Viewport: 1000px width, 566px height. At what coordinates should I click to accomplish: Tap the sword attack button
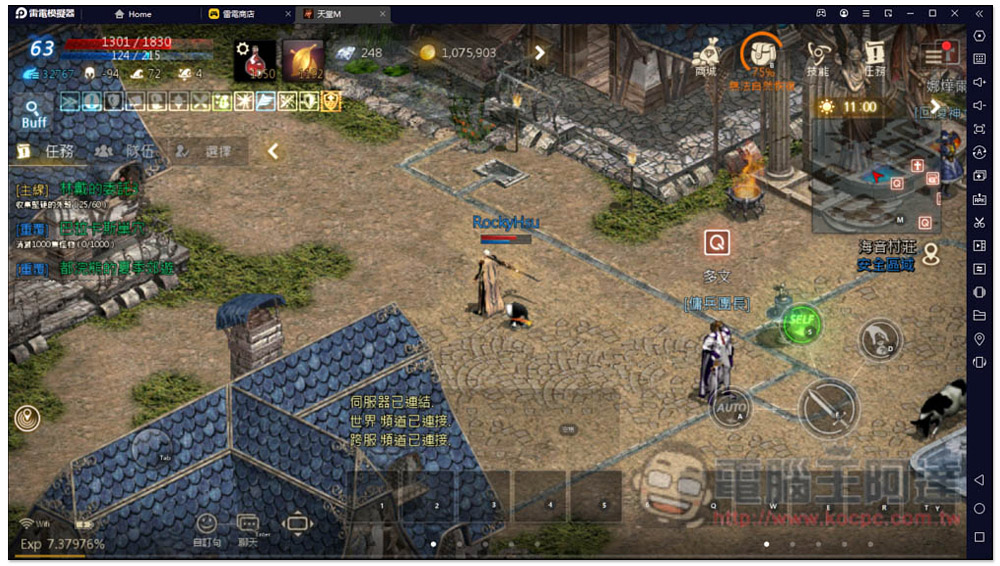pyautogui.click(x=828, y=406)
